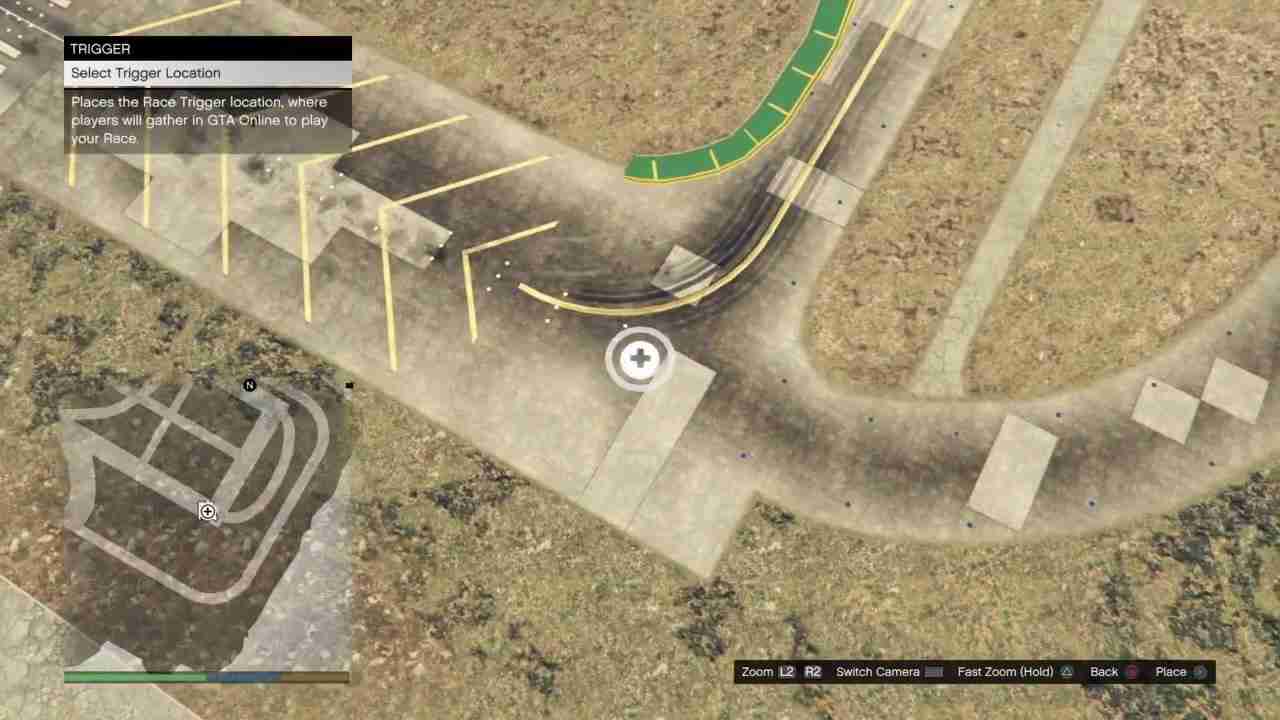Click the touchpad icon next to Switch Camera

coord(934,671)
